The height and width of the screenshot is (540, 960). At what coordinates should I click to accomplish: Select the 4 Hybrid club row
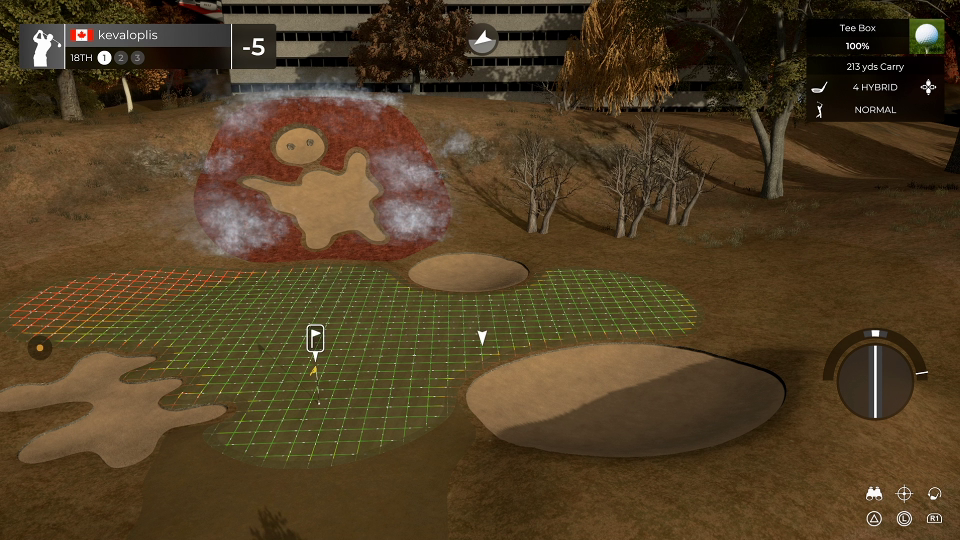874,87
